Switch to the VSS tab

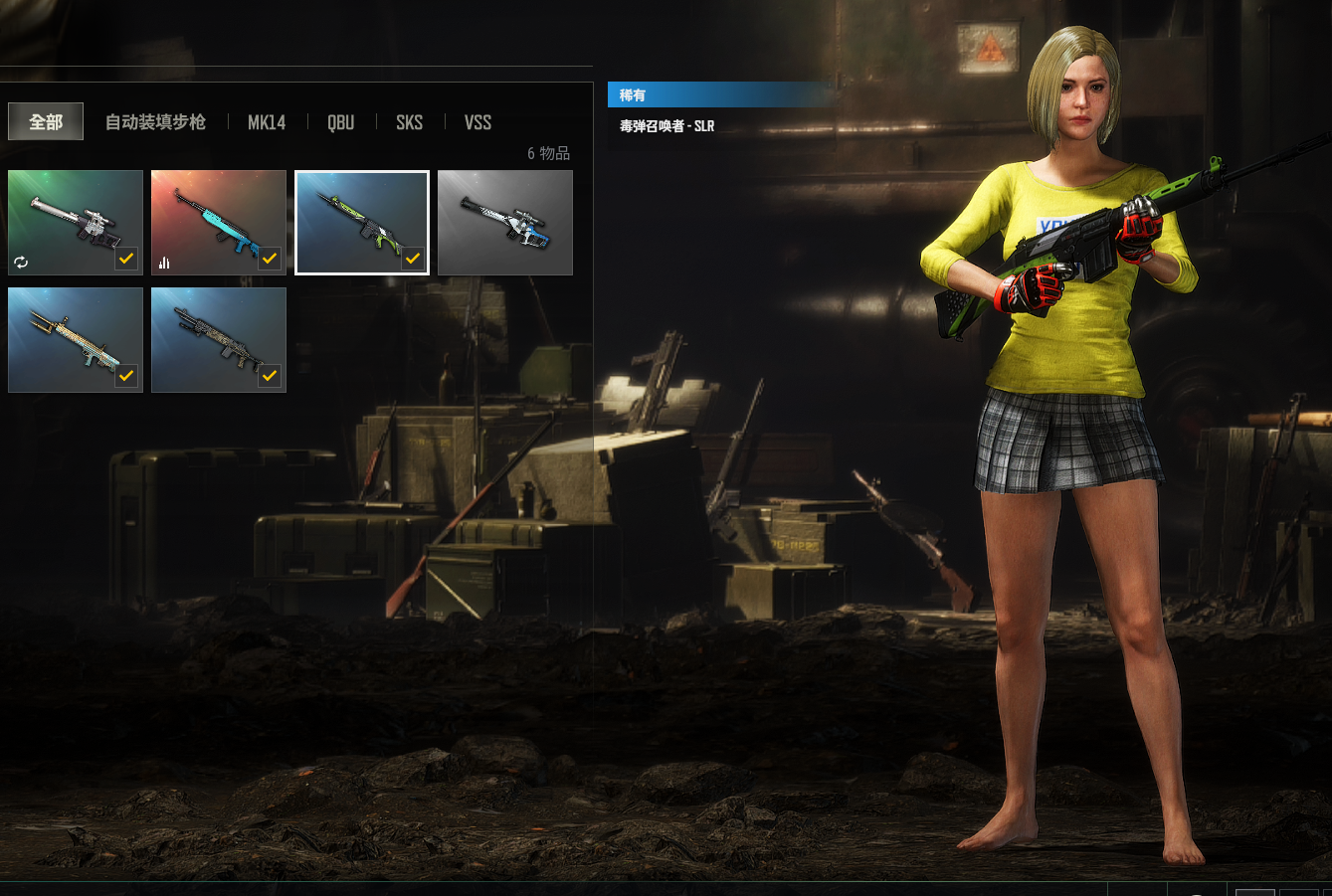(477, 122)
